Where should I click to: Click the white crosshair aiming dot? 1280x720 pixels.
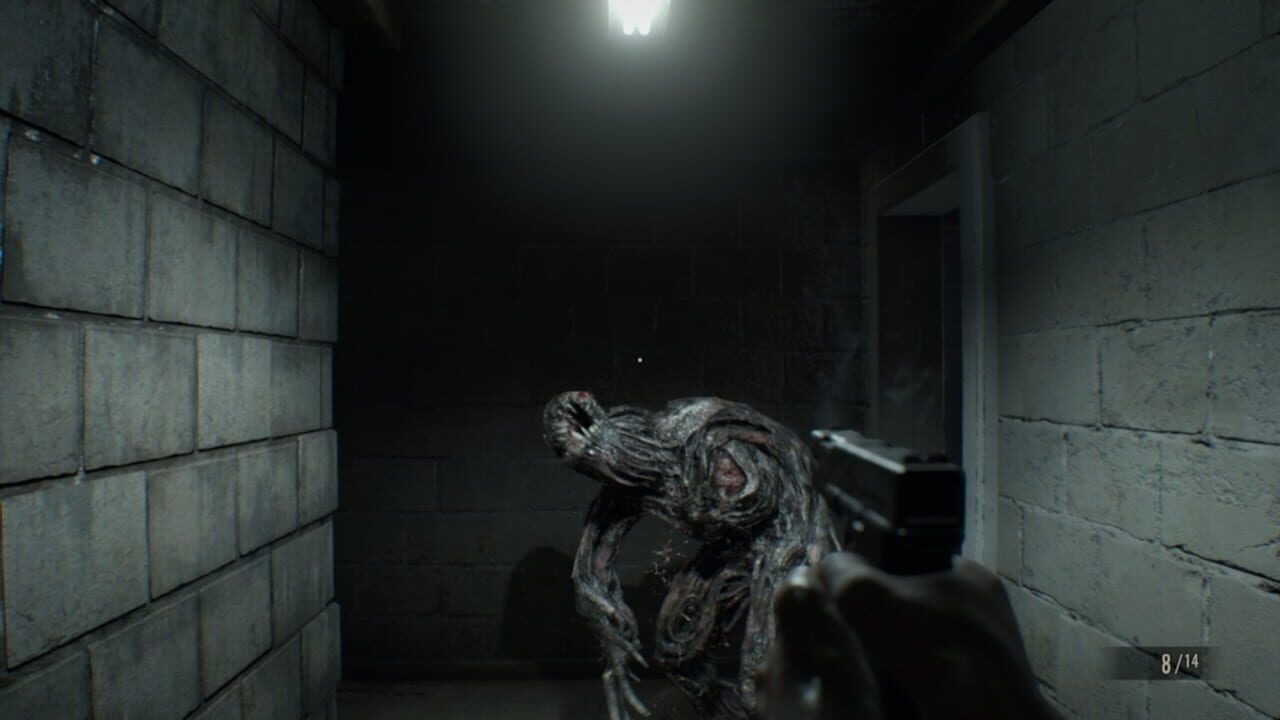pyautogui.click(x=641, y=360)
